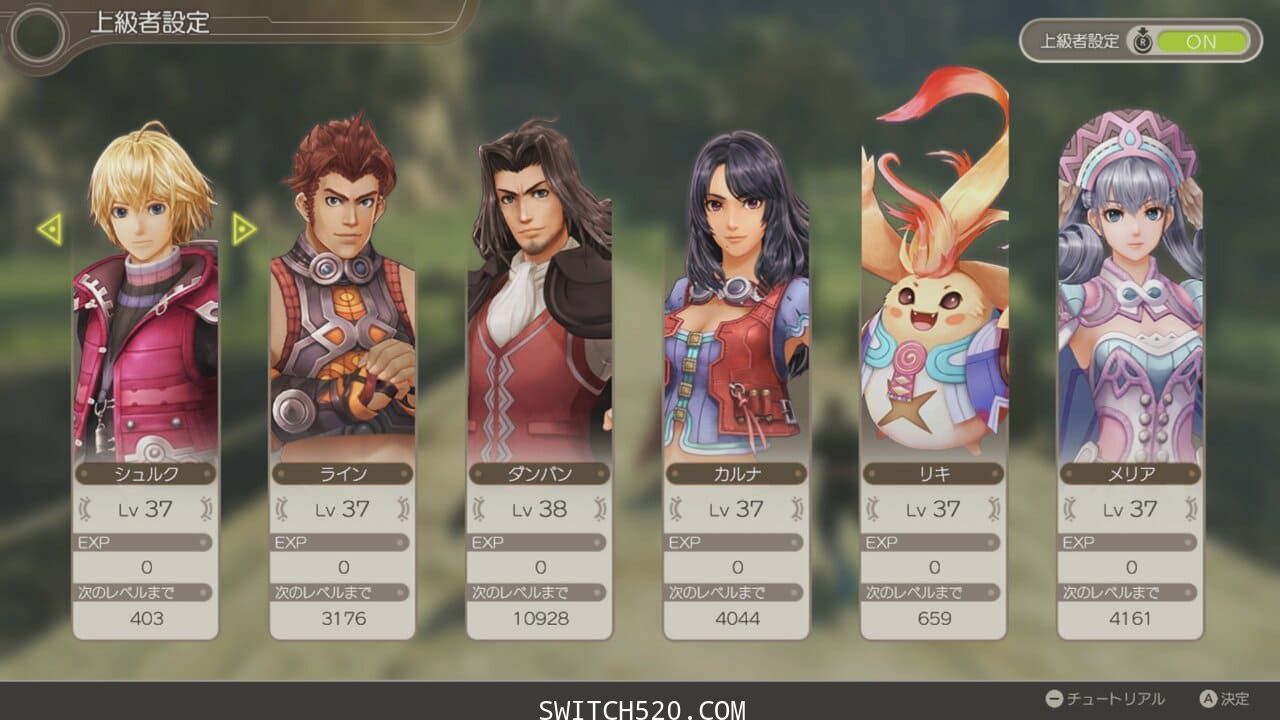The image size is (1280, 720).
Task: Decrease Dunban's level with the left arrow
Action: click(480, 510)
